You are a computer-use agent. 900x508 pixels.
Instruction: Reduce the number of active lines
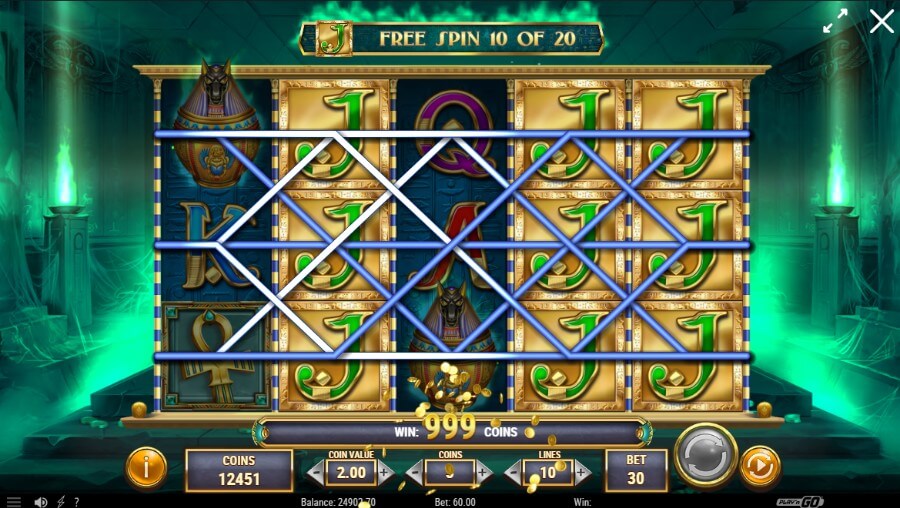(512, 472)
